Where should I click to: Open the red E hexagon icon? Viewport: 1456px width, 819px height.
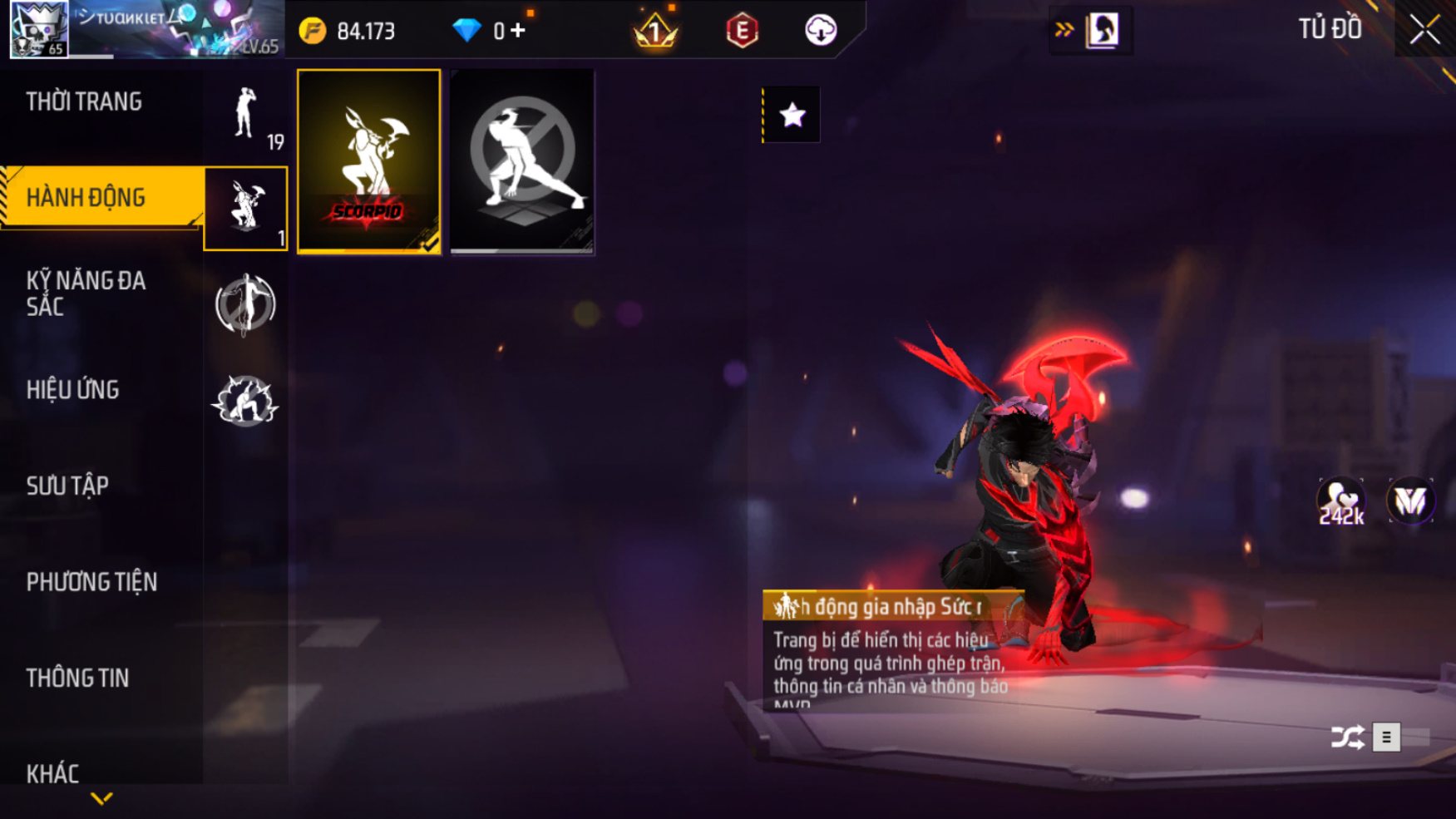742,31
